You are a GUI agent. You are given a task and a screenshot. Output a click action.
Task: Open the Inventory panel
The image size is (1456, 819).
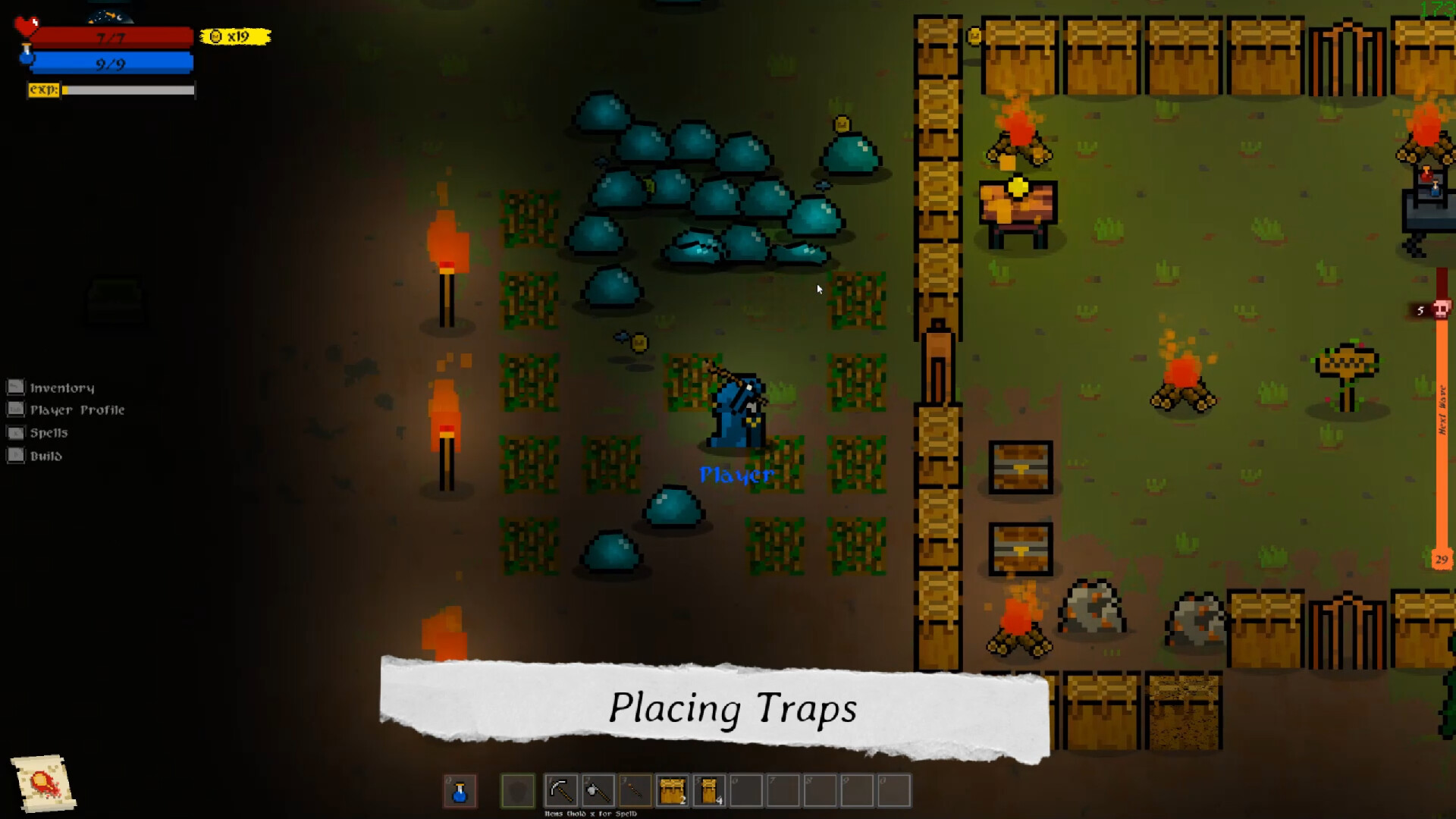pyautogui.click(x=62, y=387)
